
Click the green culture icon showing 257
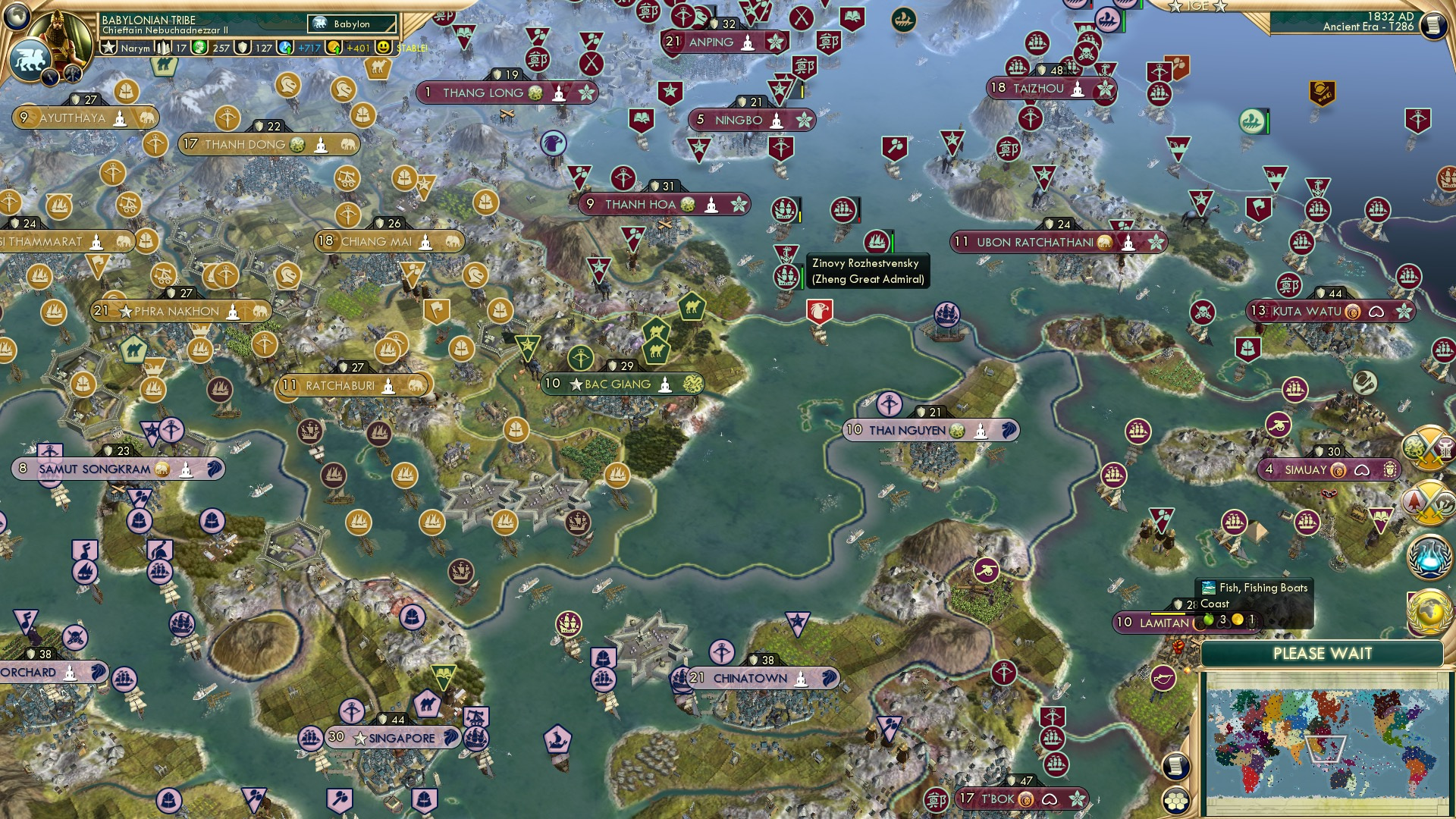(199, 48)
